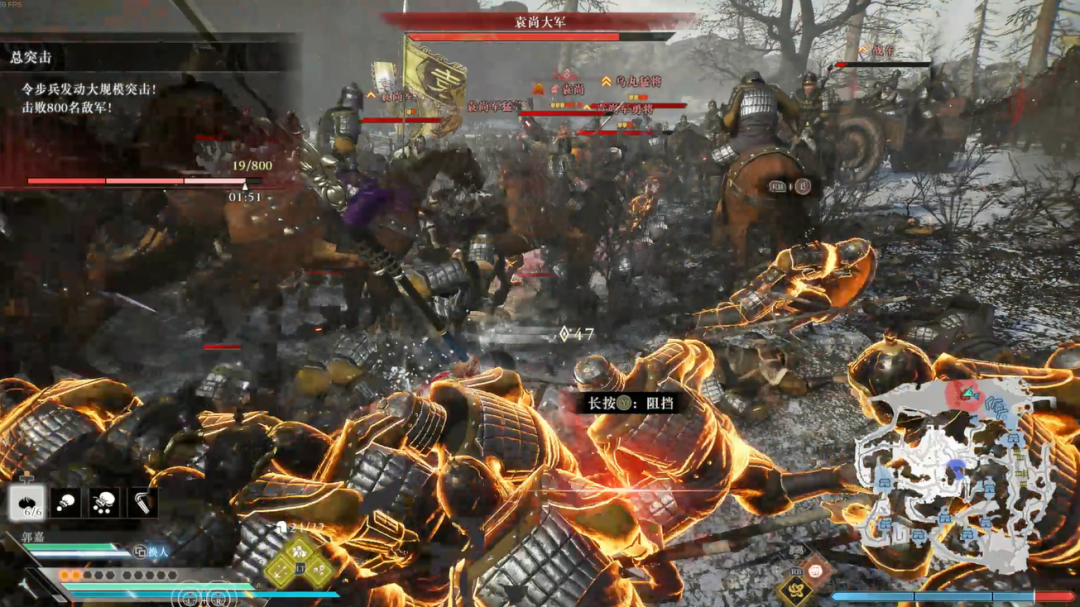
Task: Activate the orange fist skill diamond
Action: (x=817, y=571)
